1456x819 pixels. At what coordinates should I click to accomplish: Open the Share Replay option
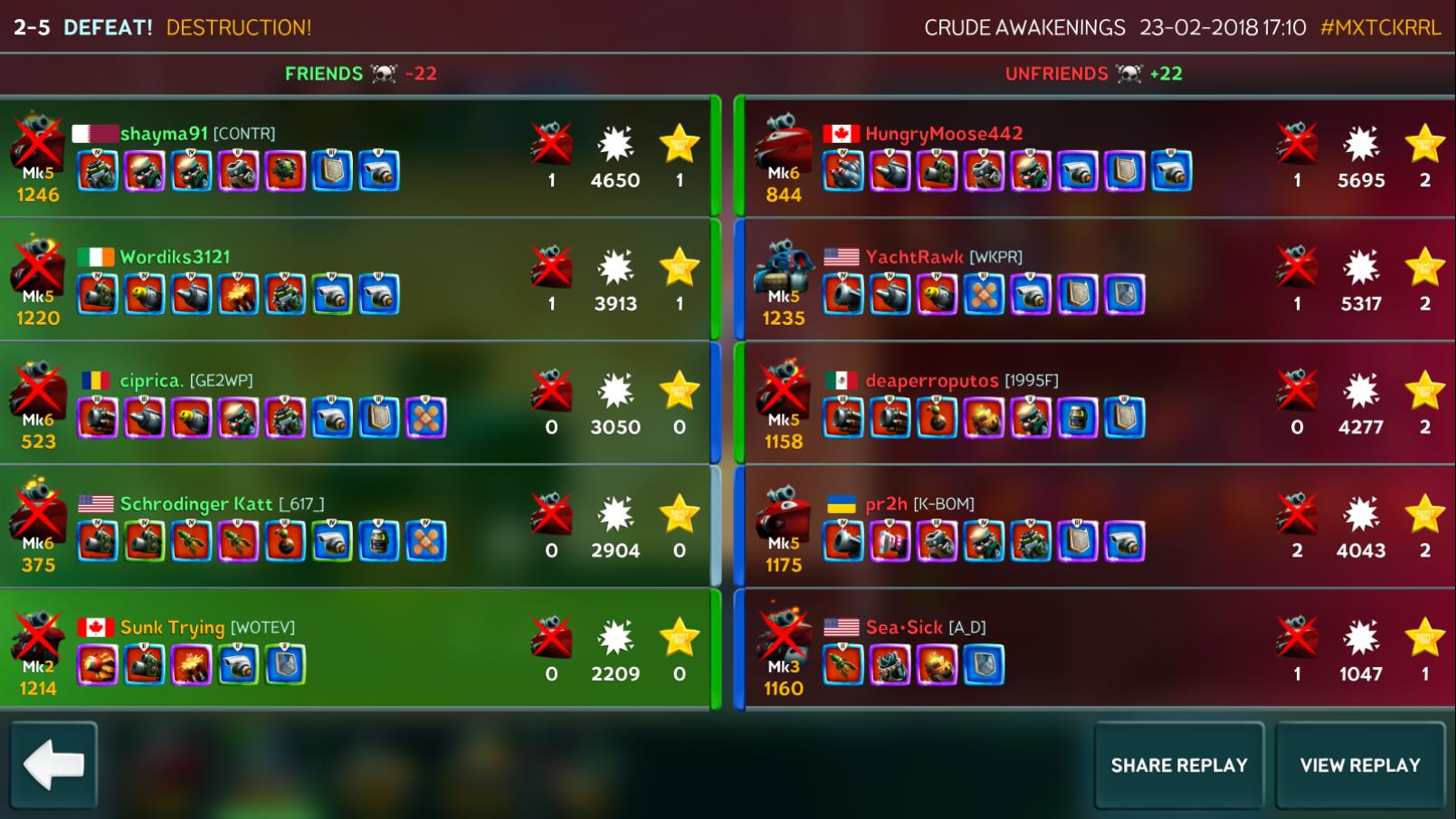[x=1178, y=766]
